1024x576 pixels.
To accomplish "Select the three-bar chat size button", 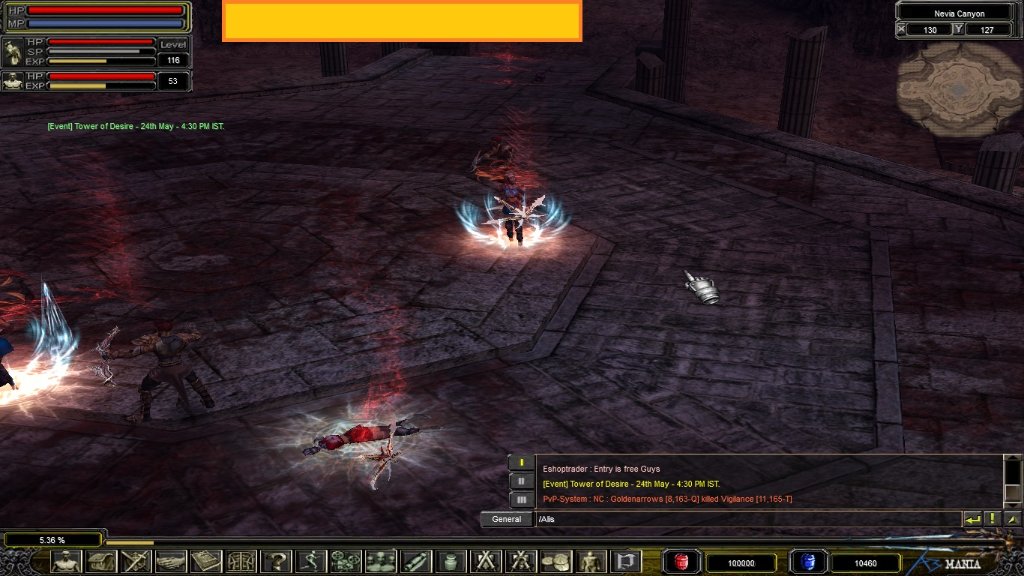I will pyautogui.click(x=522, y=498).
